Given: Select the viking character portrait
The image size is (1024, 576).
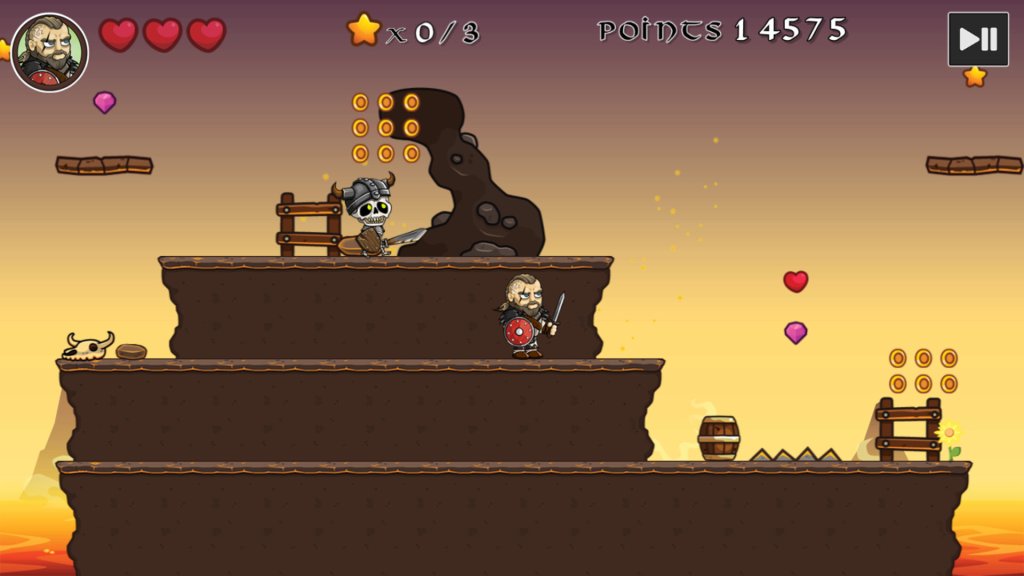Looking at the screenshot, I should [x=50, y=52].
